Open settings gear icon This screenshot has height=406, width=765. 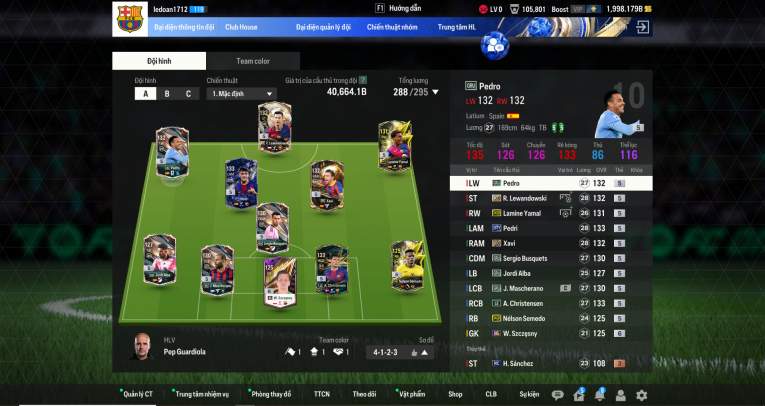pyautogui.click(x=641, y=395)
